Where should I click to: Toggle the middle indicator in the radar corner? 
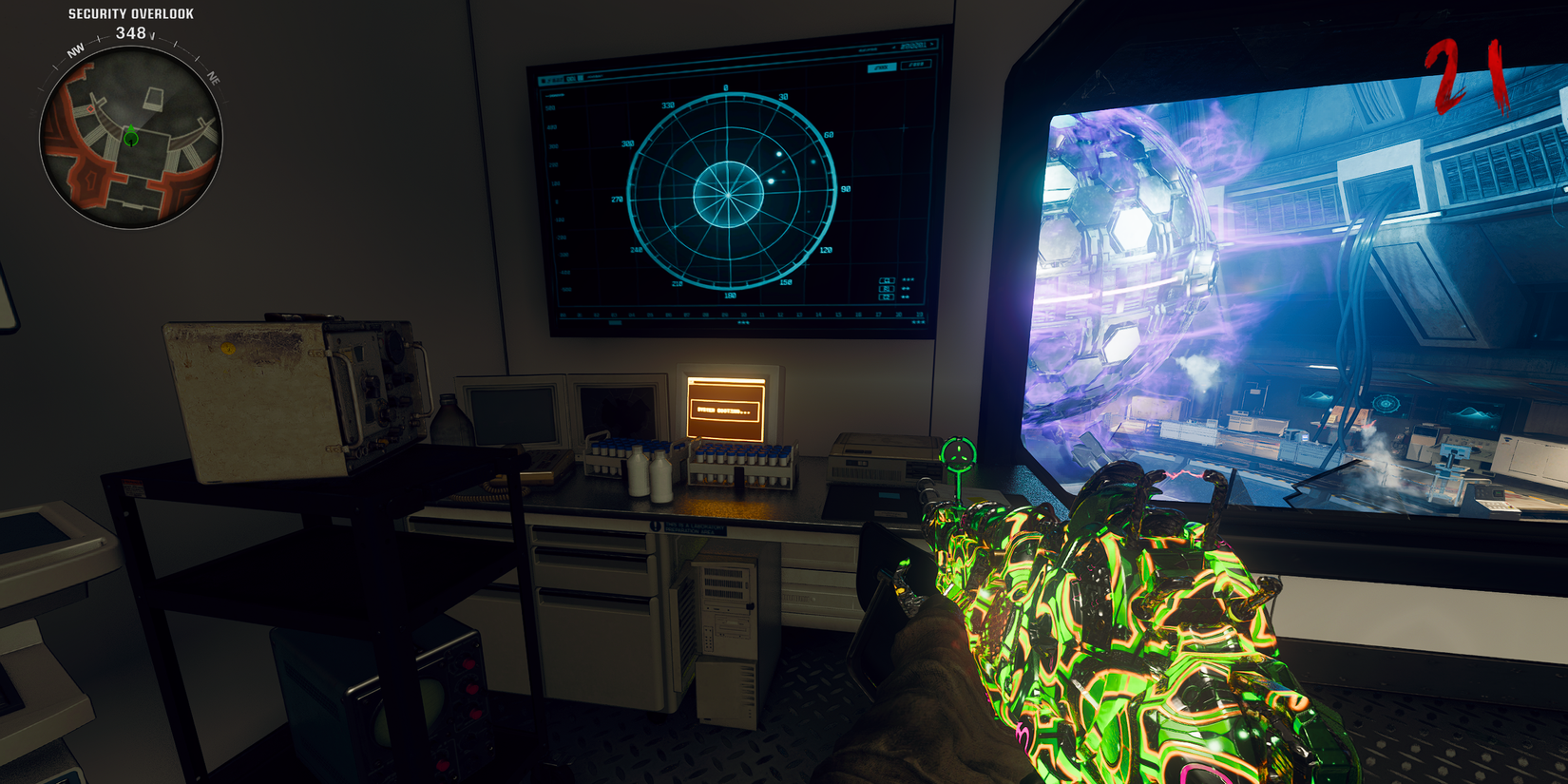click(887, 289)
